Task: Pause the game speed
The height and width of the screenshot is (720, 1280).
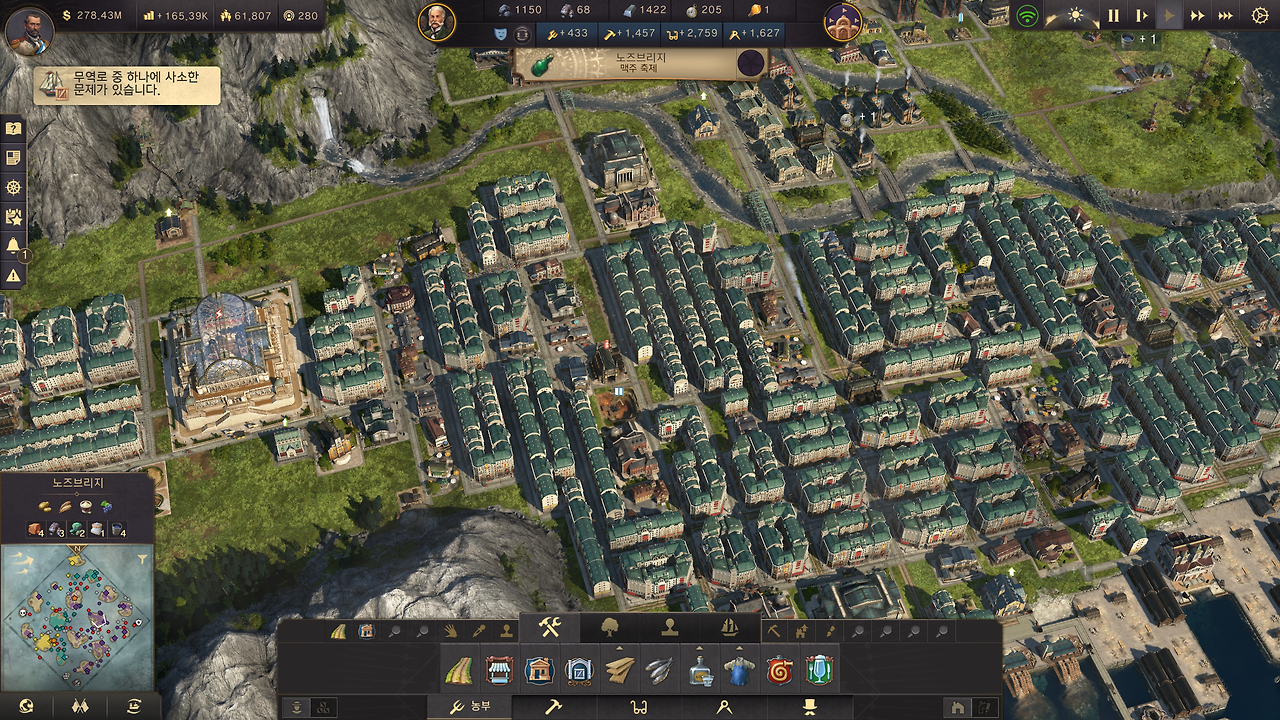Action: [1113, 16]
